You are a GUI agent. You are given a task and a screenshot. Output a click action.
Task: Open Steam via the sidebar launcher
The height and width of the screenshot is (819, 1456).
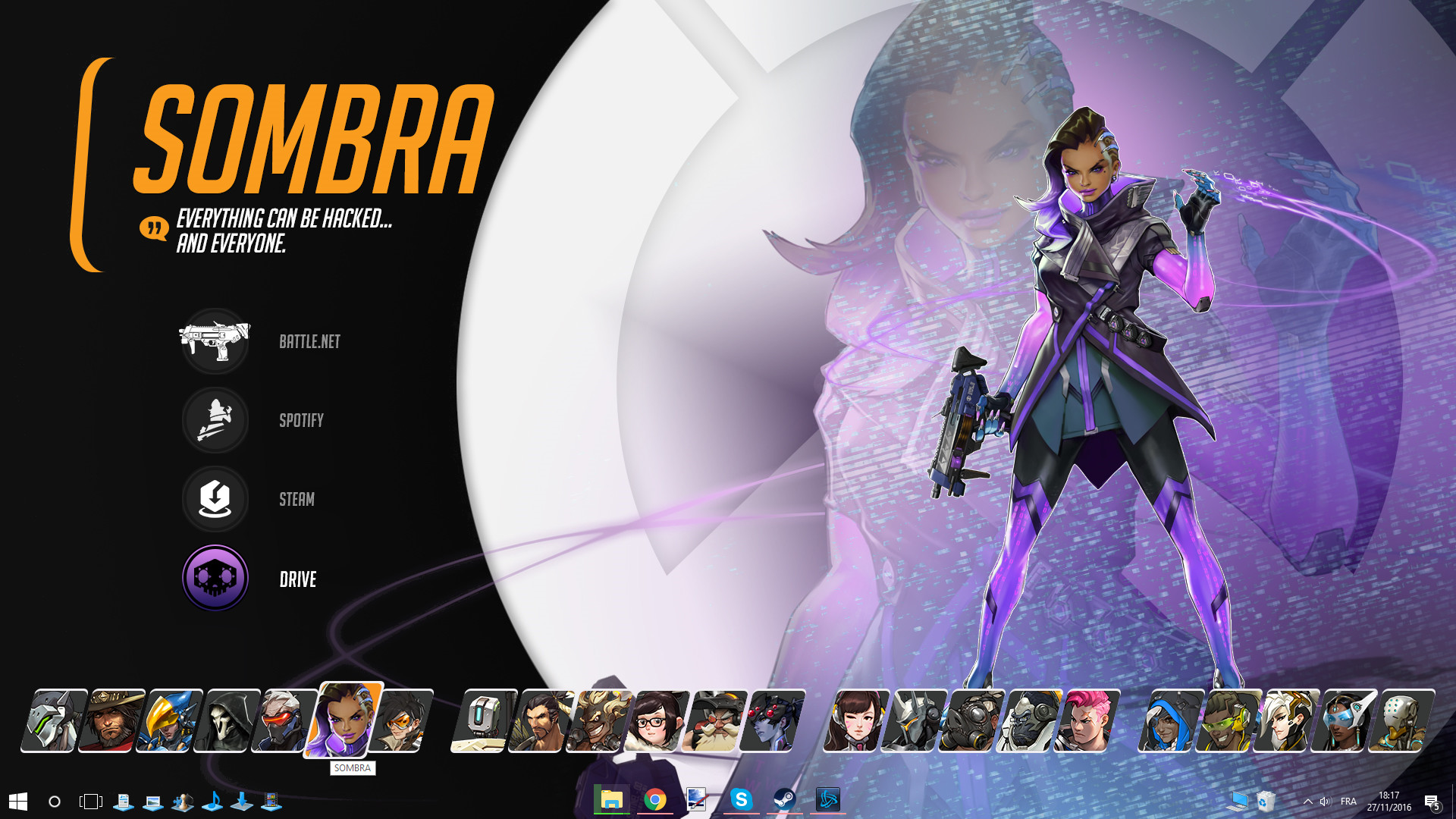tap(215, 500)
